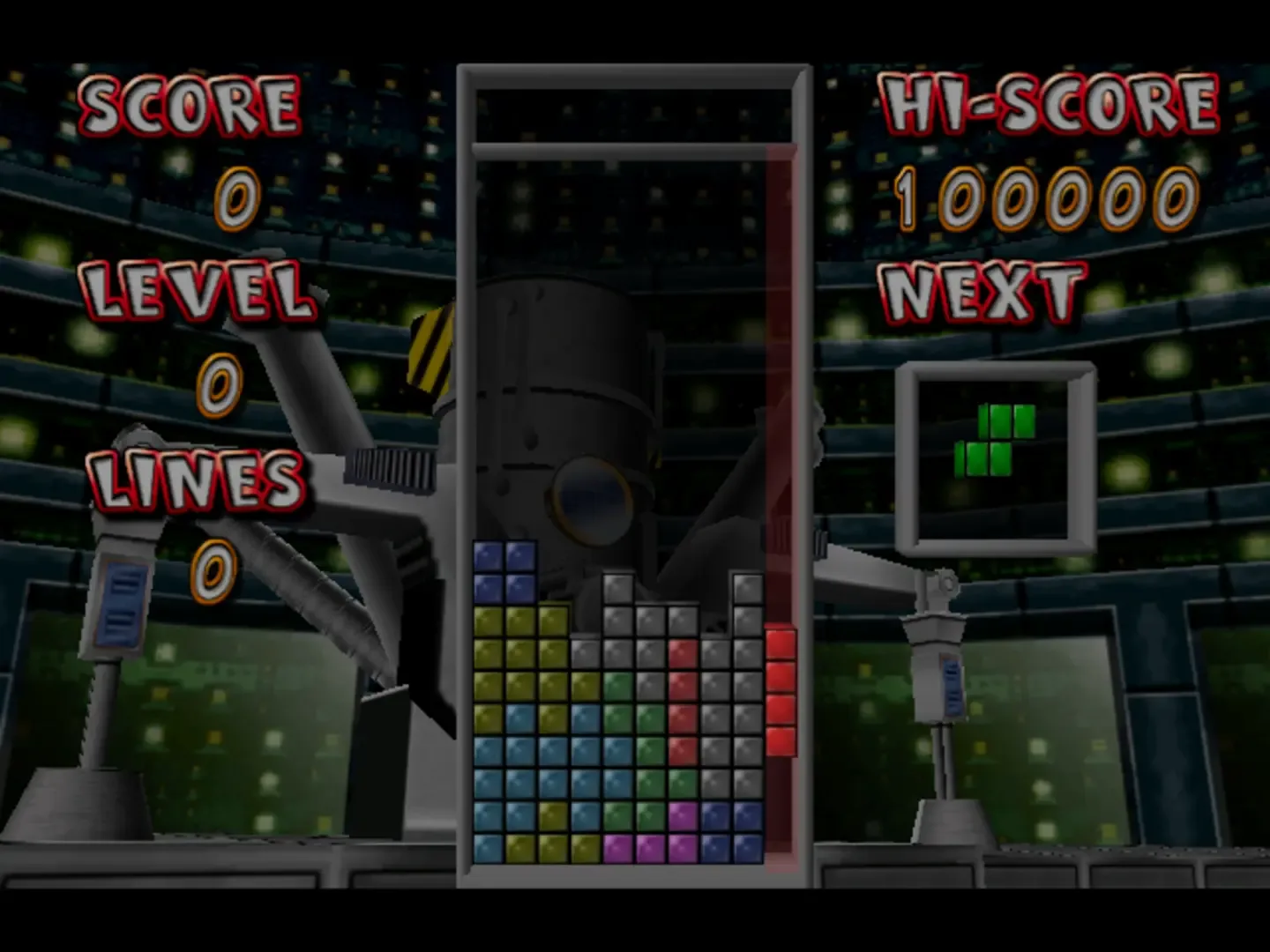Click the top border of the playfield well
Viewport: 1270px width, 952px height.
click(x=631, y=75)
